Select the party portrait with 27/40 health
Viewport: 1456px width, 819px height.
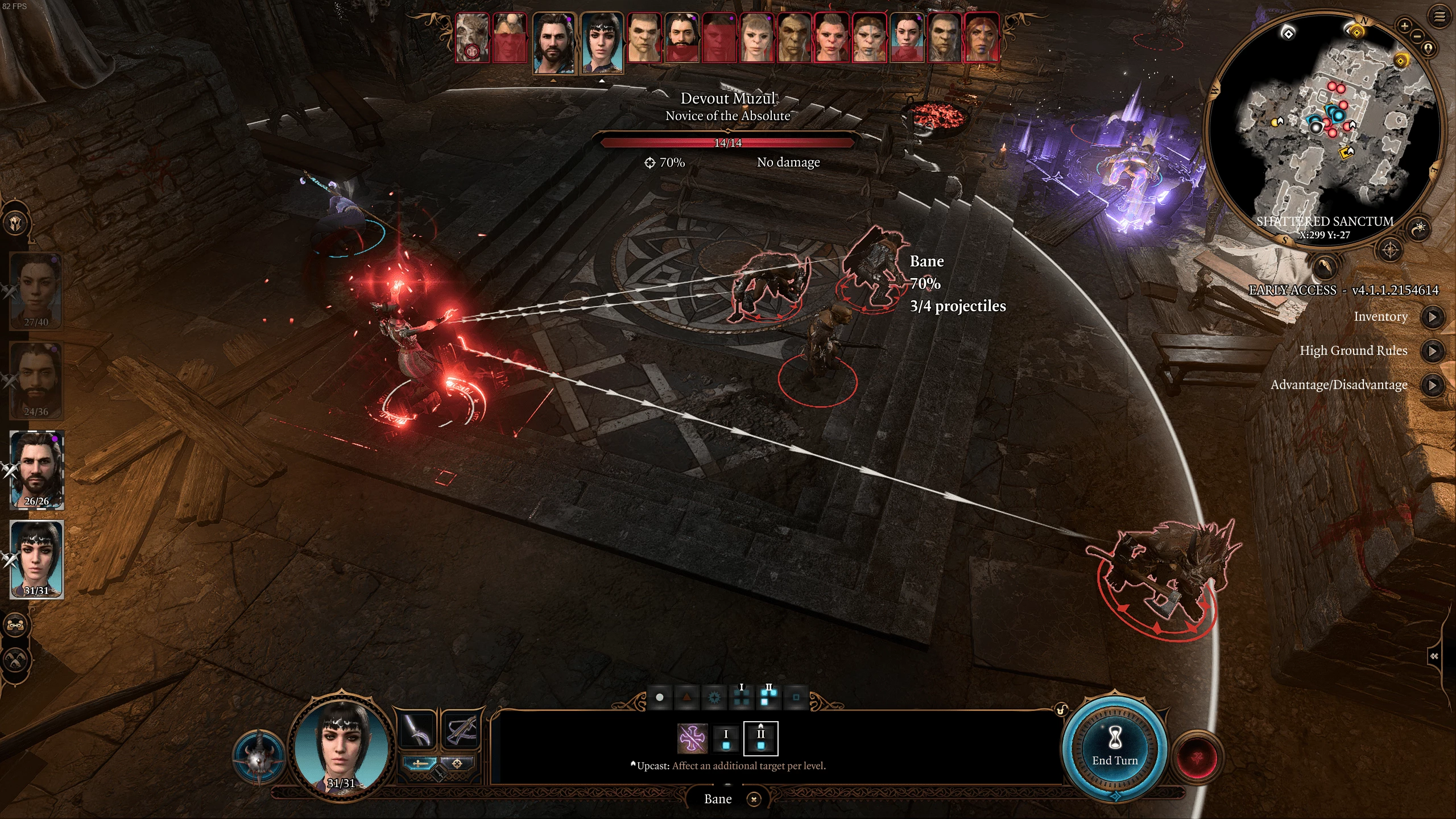click(37, 290)
